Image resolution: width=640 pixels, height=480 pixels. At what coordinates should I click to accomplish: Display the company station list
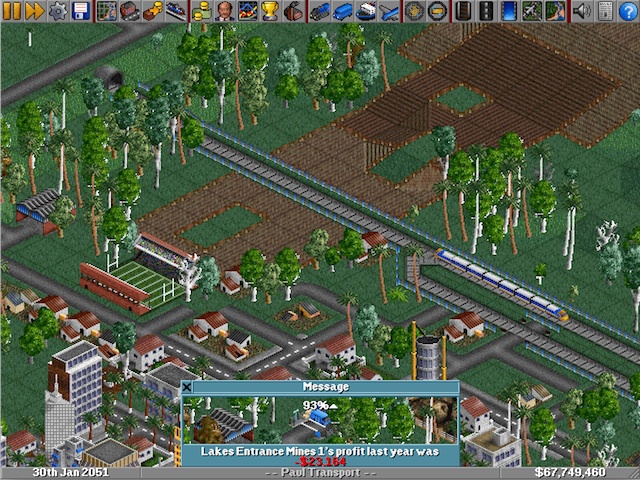(175, 11)
